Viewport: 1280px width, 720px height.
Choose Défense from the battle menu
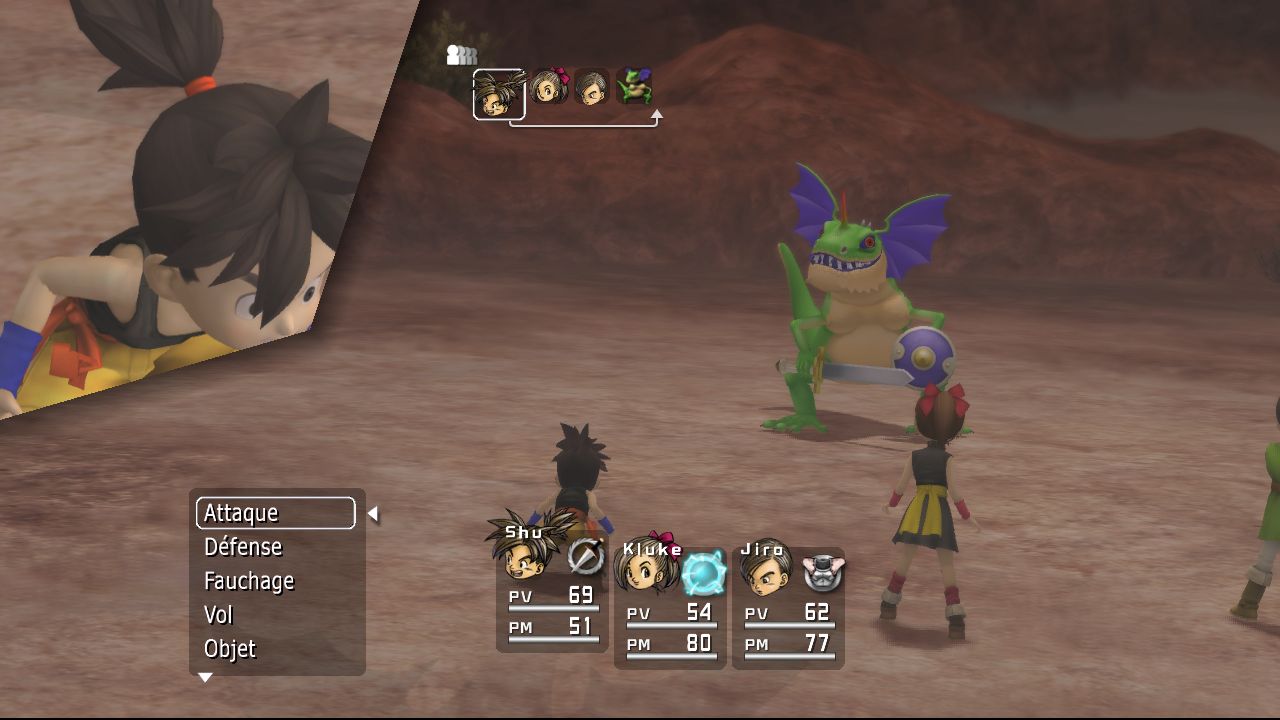243,547
